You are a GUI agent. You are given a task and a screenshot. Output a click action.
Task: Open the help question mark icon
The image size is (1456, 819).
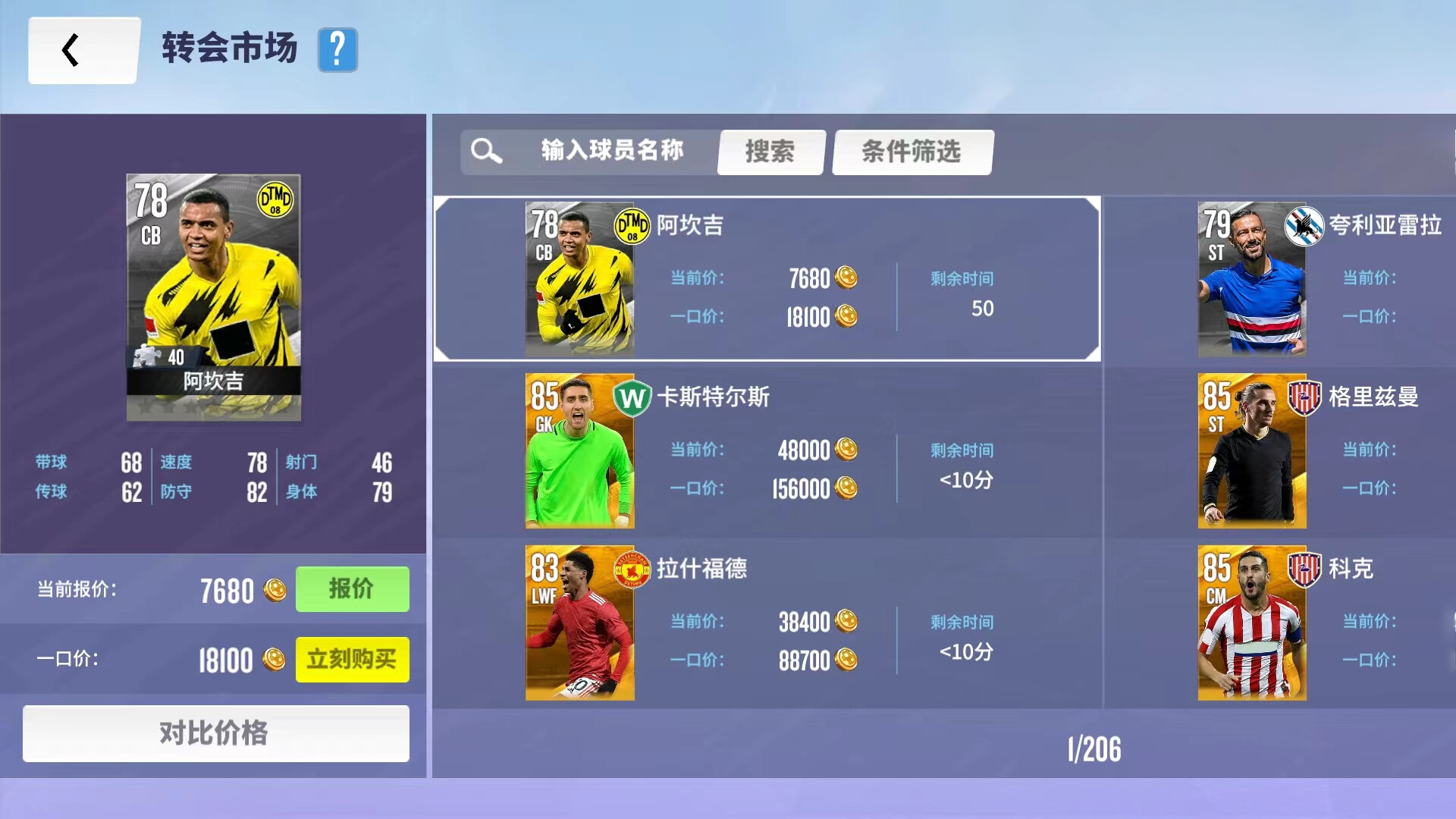point(338,51)
